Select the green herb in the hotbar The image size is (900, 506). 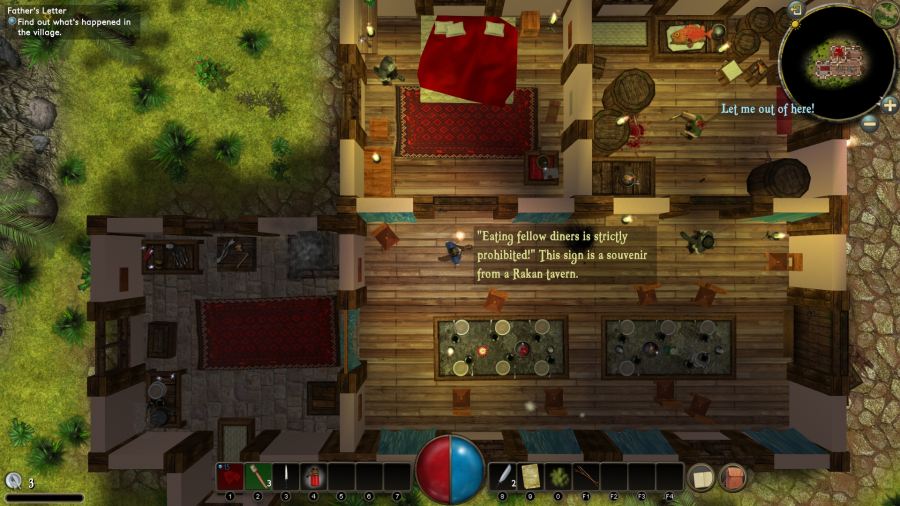[558, 477]
